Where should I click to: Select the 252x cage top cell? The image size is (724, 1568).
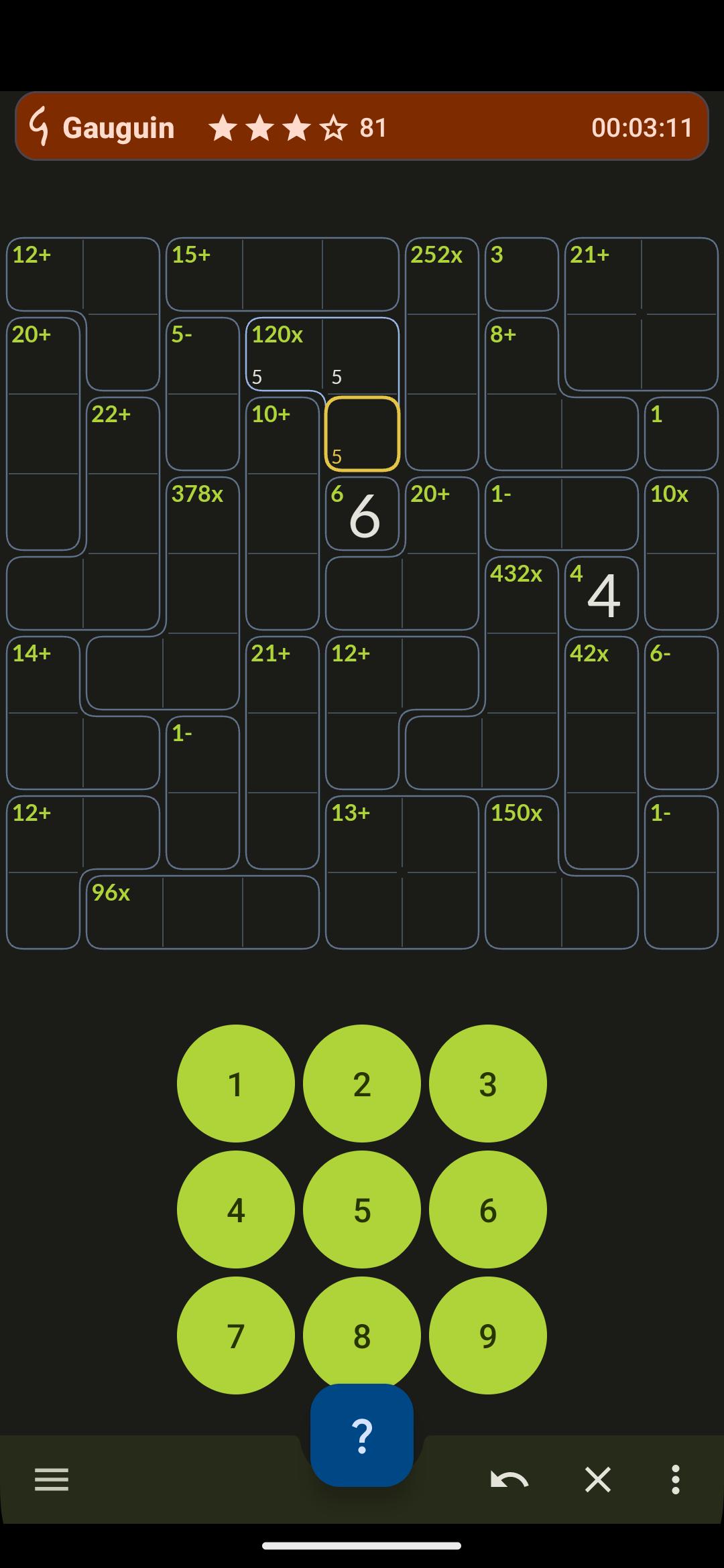point(442,275)
